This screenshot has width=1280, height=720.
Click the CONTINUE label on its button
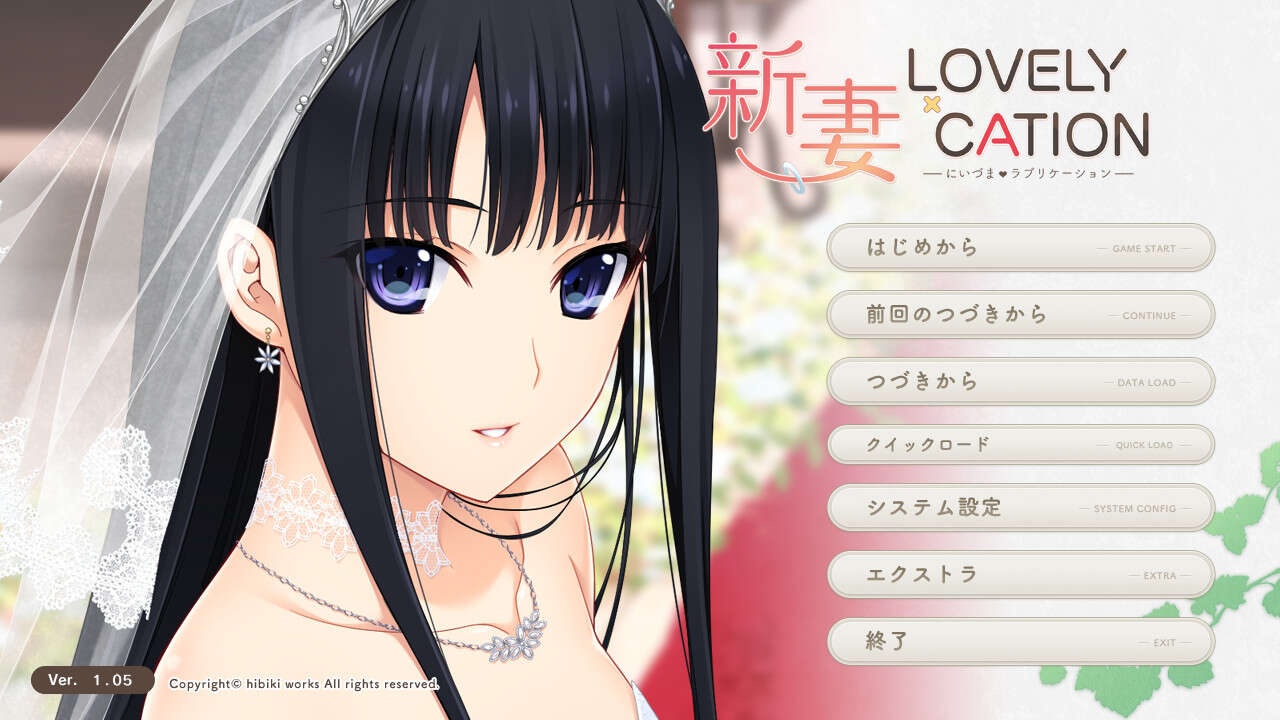pyautogui.click(x=1152, y=317)
